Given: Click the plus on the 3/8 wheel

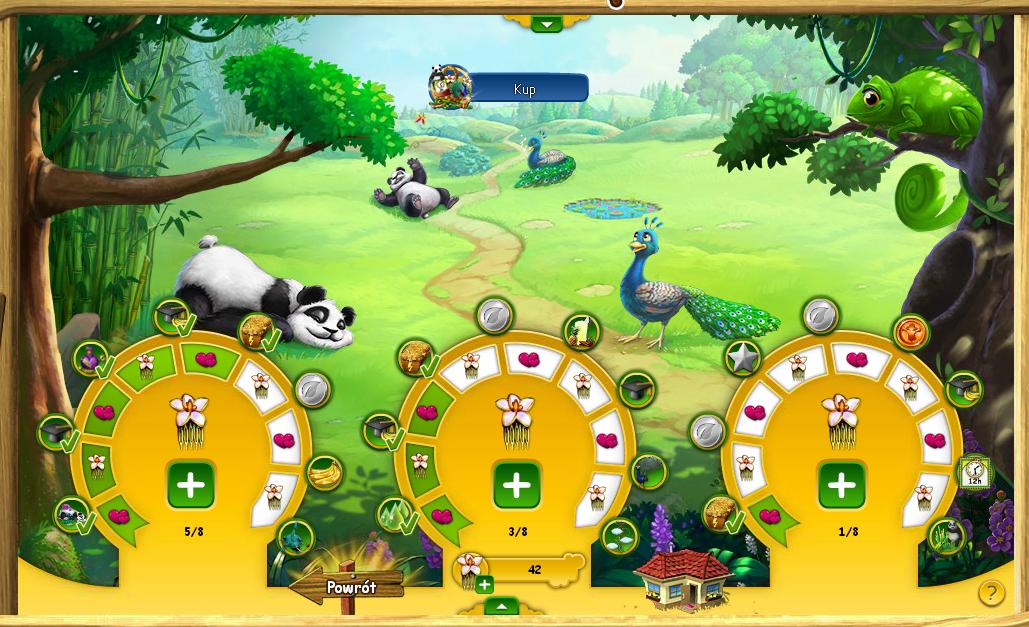Looking at the screenshot, I should point(517,486).
